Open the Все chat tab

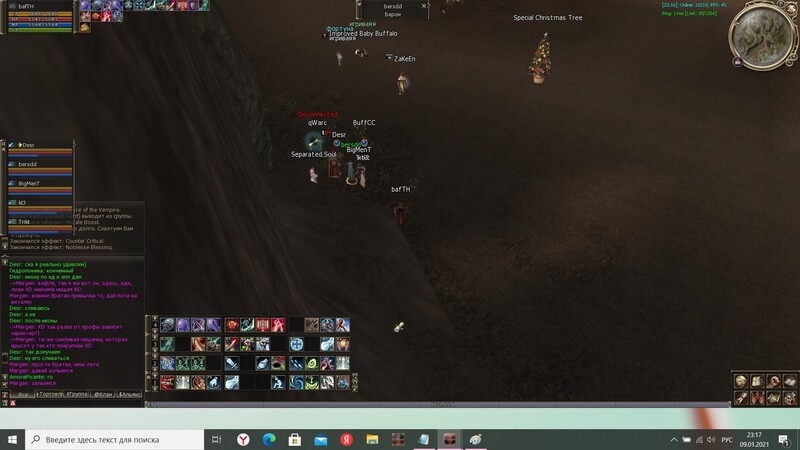pos(23,395)
